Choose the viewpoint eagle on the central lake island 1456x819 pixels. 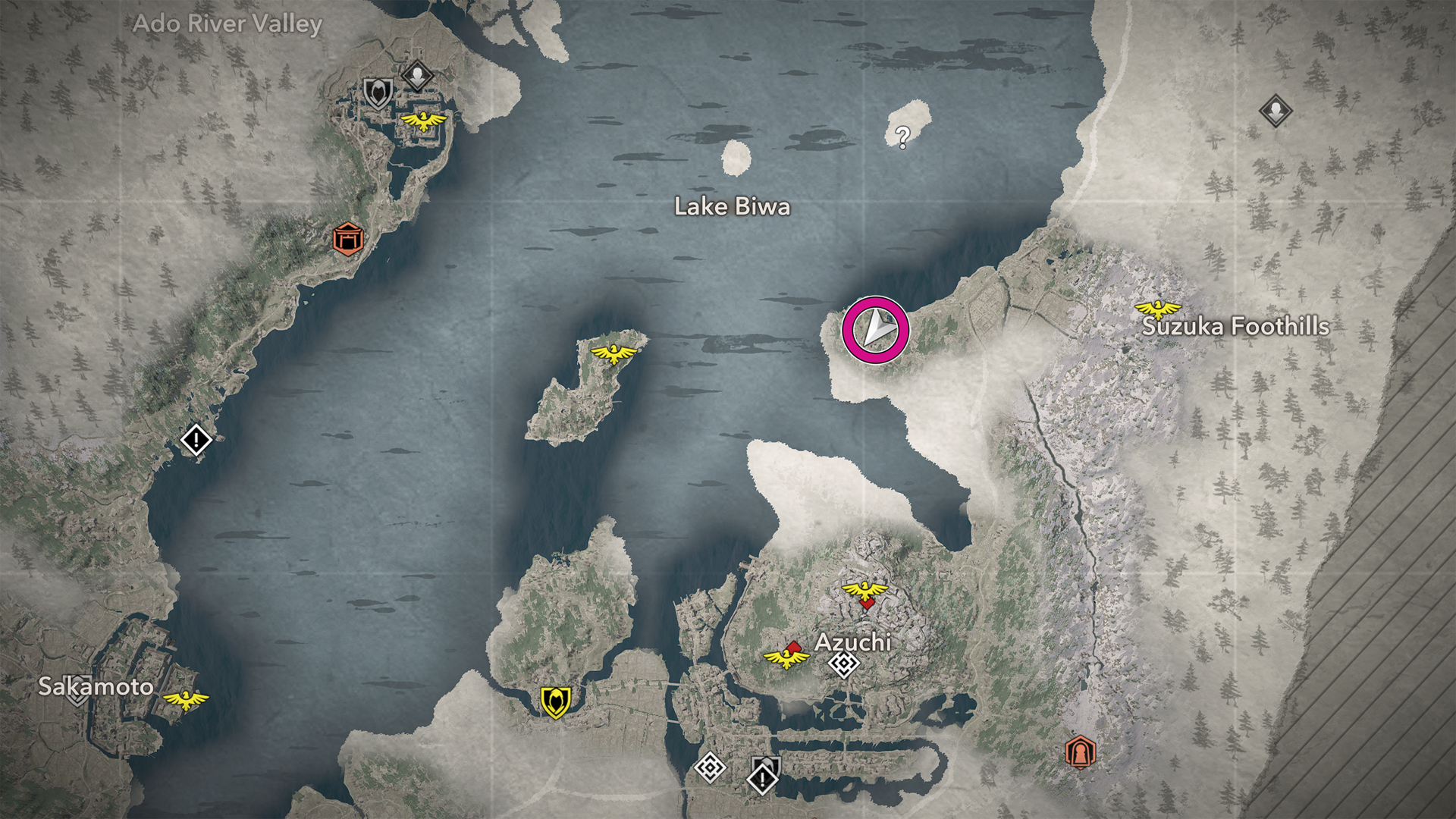[614, 353]
